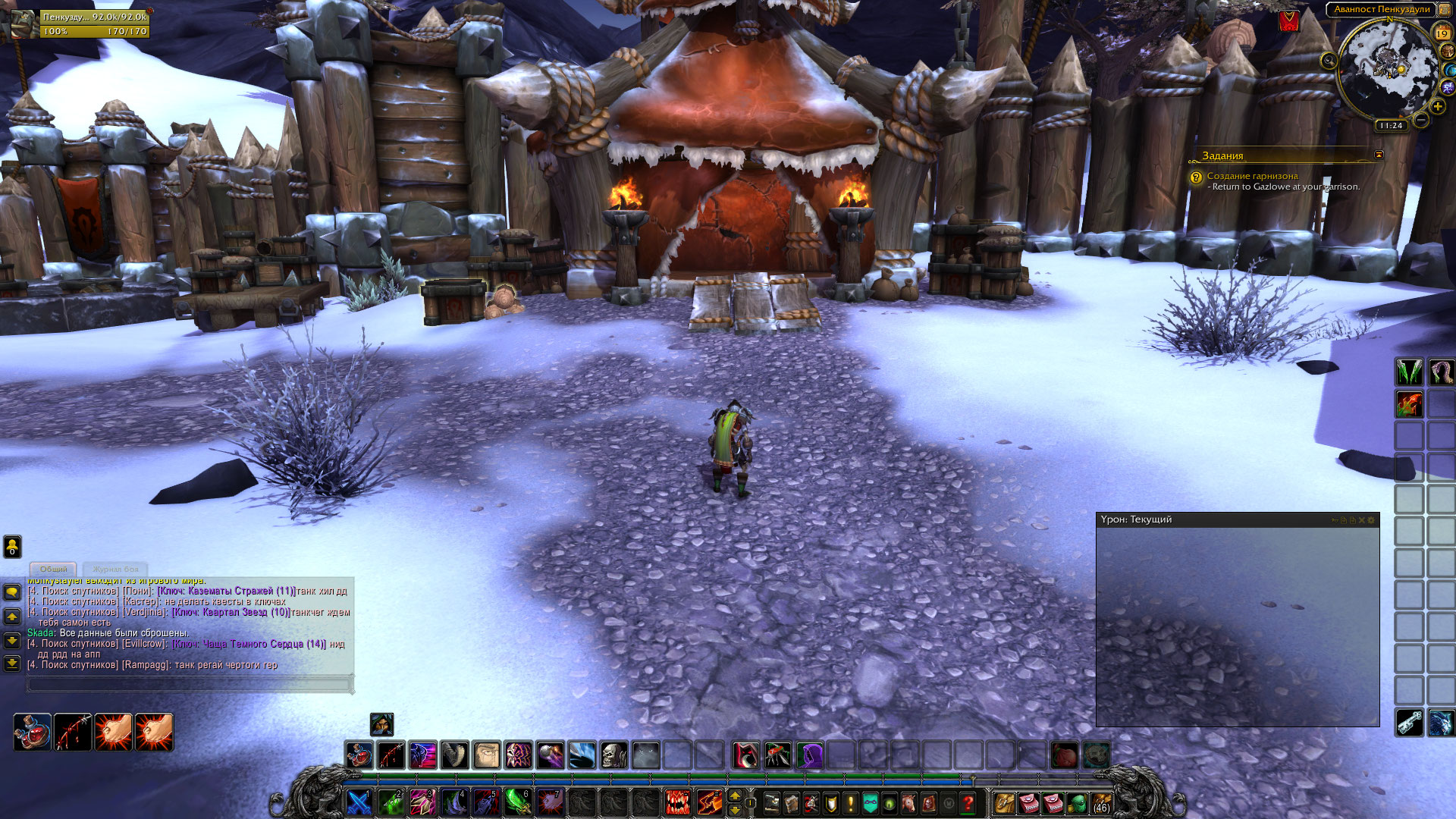The width and height of the screenshot is (1456, 819).
Task: Select the Общий chat tab
Action: pyautogui.click(x=53, y=569)
